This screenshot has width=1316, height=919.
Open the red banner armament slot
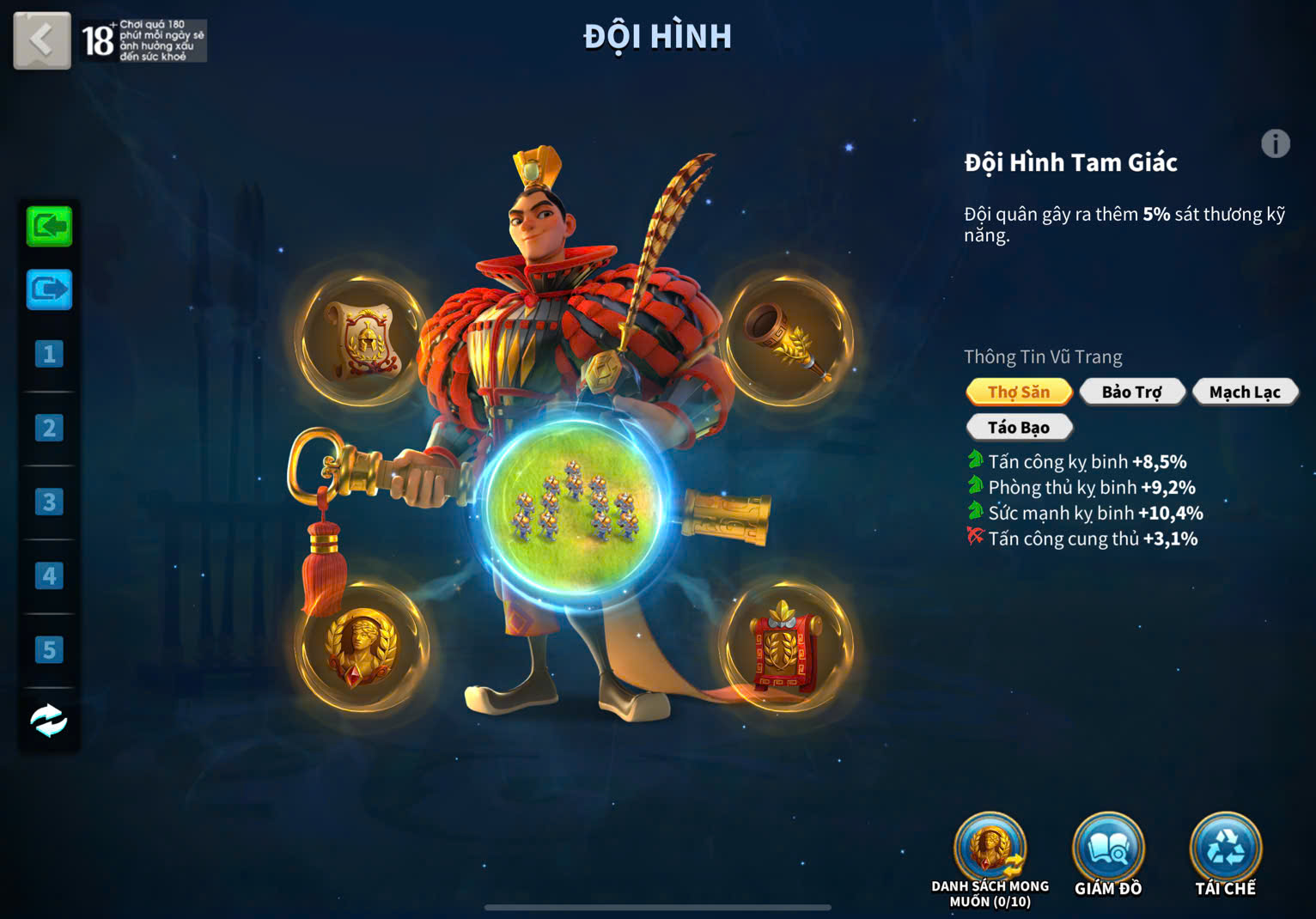[785, 648]
